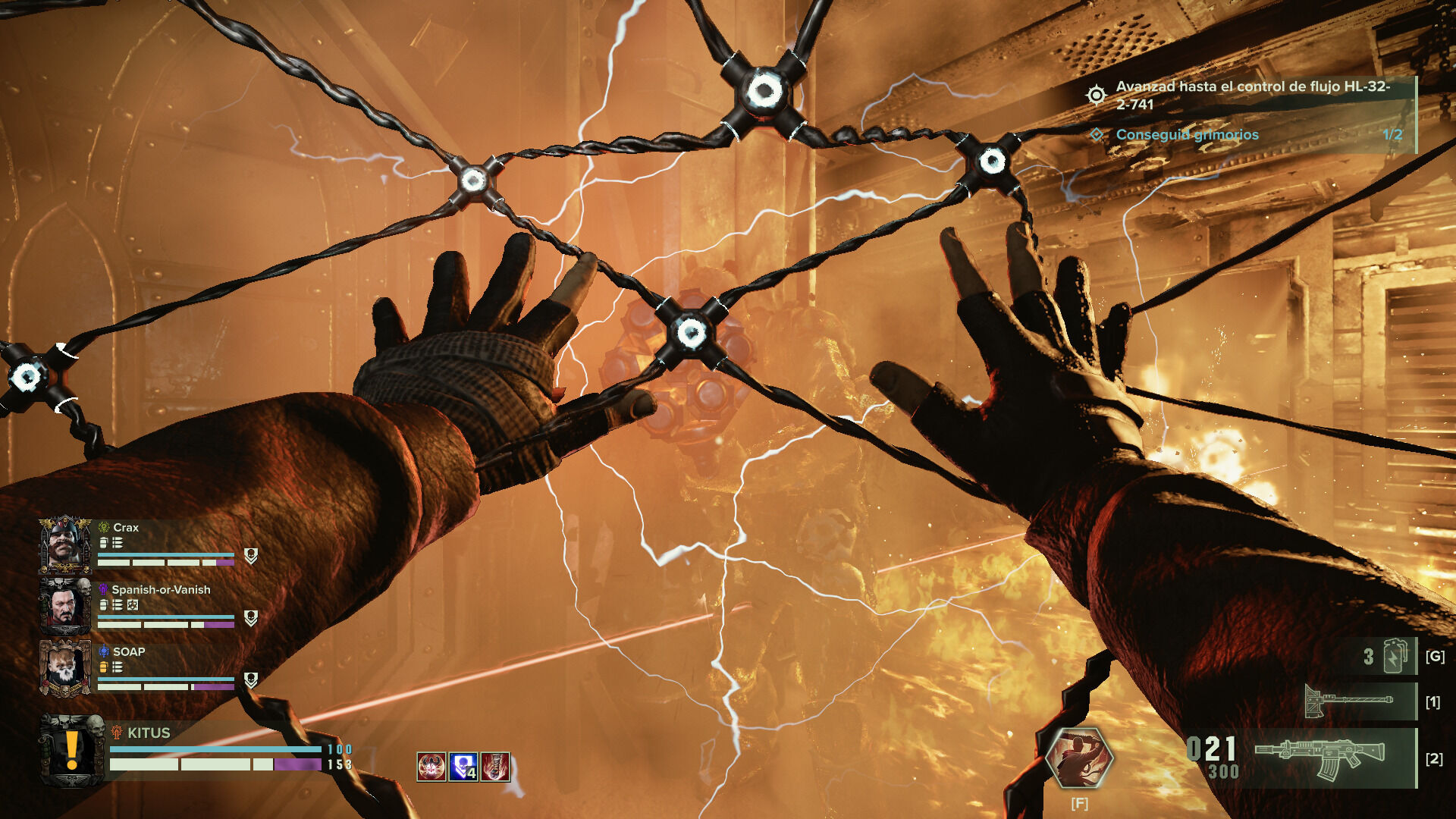Viewport: 1456px width, 819px height.
Task: Switch to the melee axe weapon slot
Action: tap(1350, 701)
